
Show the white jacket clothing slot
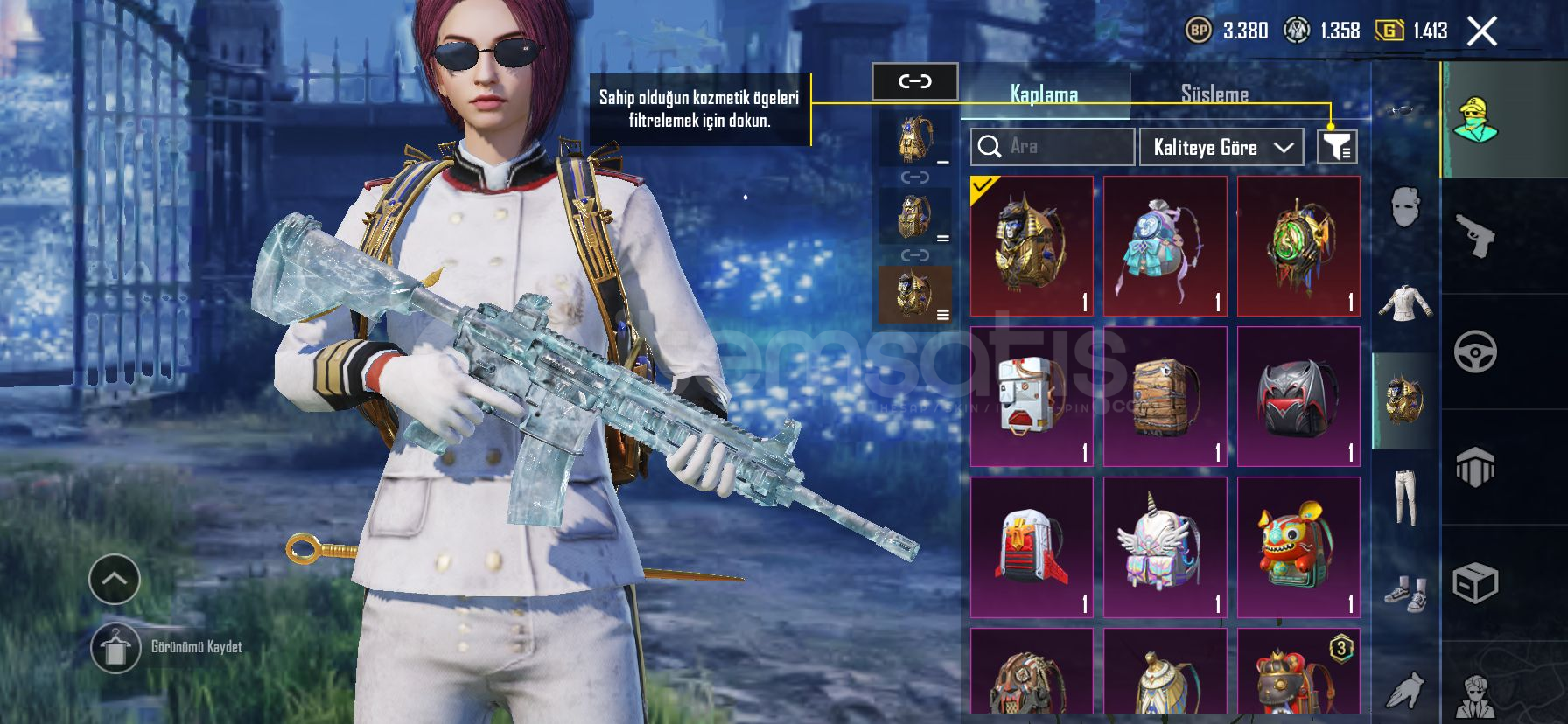pyautogui.click(x=1405, y=303)
